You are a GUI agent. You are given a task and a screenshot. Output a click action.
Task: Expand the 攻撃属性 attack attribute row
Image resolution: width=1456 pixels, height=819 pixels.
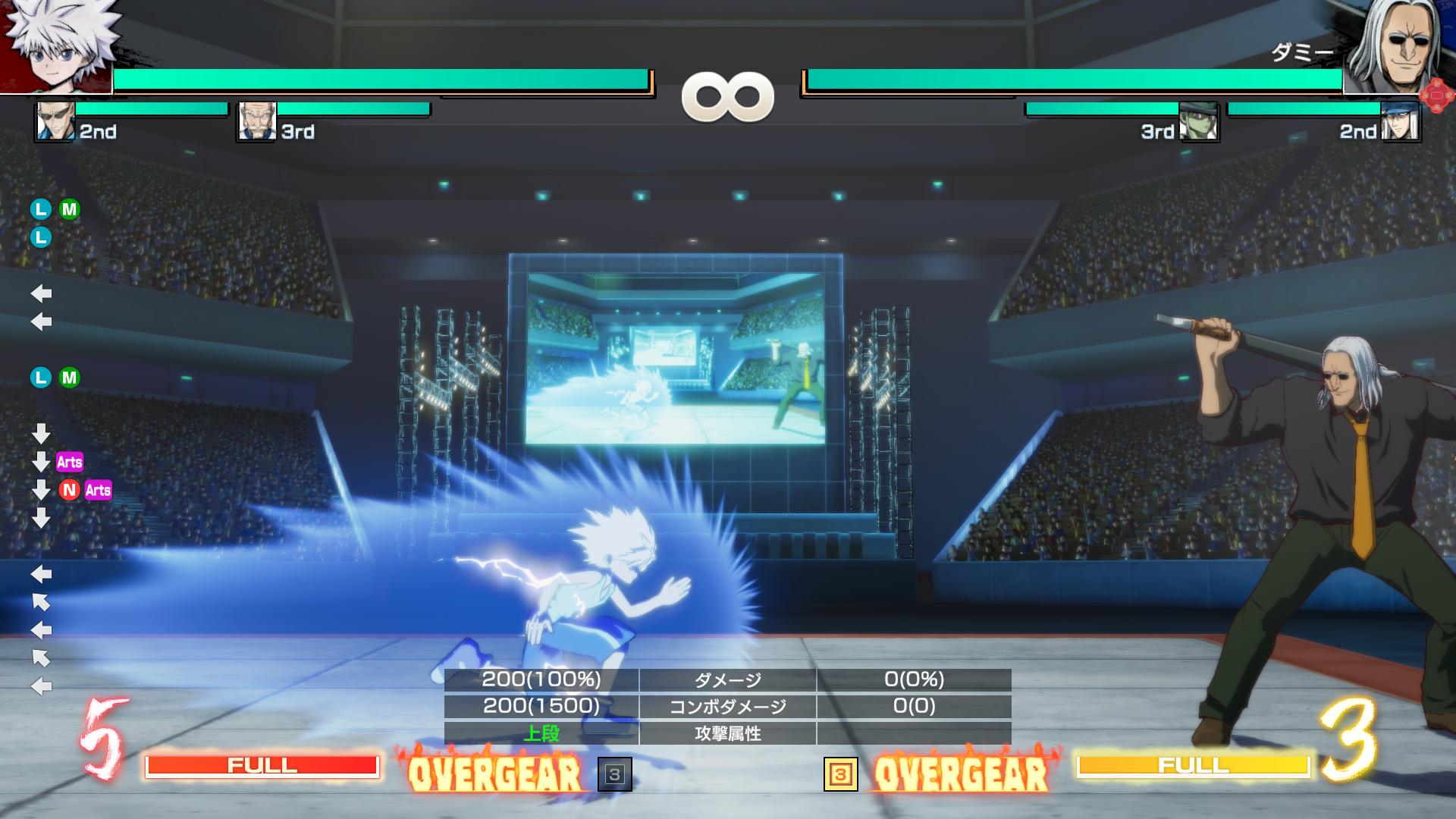[x=728, y=733]
